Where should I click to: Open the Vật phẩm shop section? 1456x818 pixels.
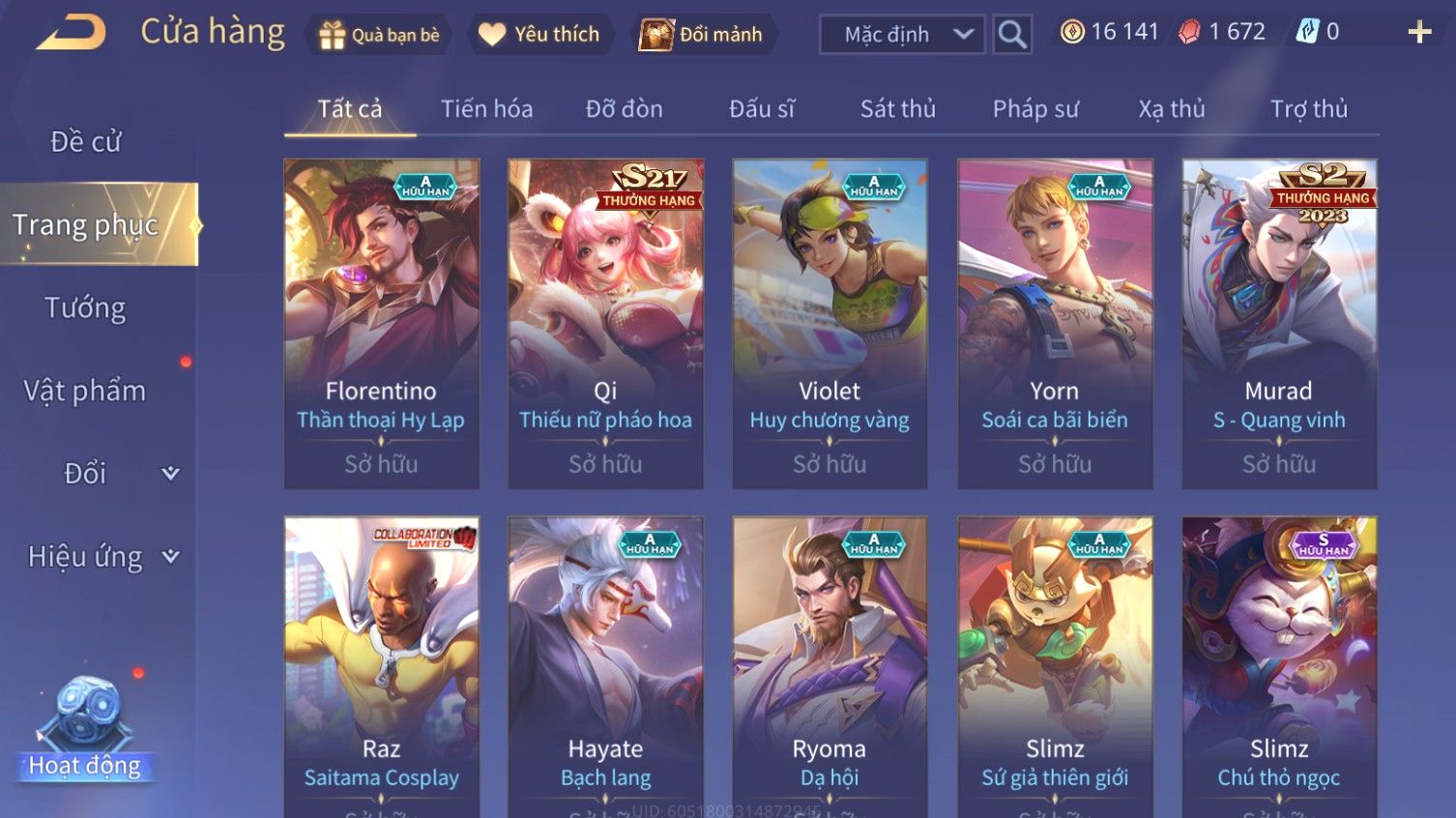[85, 391]
